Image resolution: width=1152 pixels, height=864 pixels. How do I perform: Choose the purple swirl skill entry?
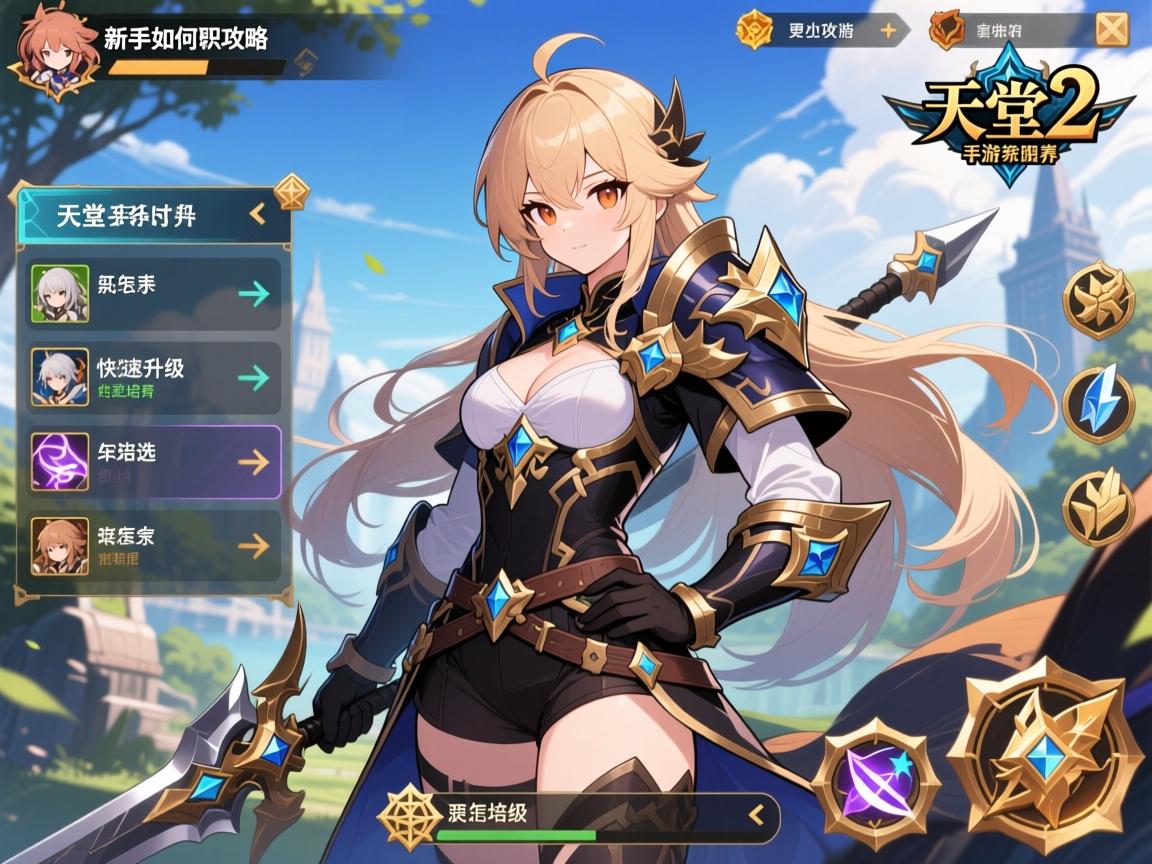click(155, 461)
